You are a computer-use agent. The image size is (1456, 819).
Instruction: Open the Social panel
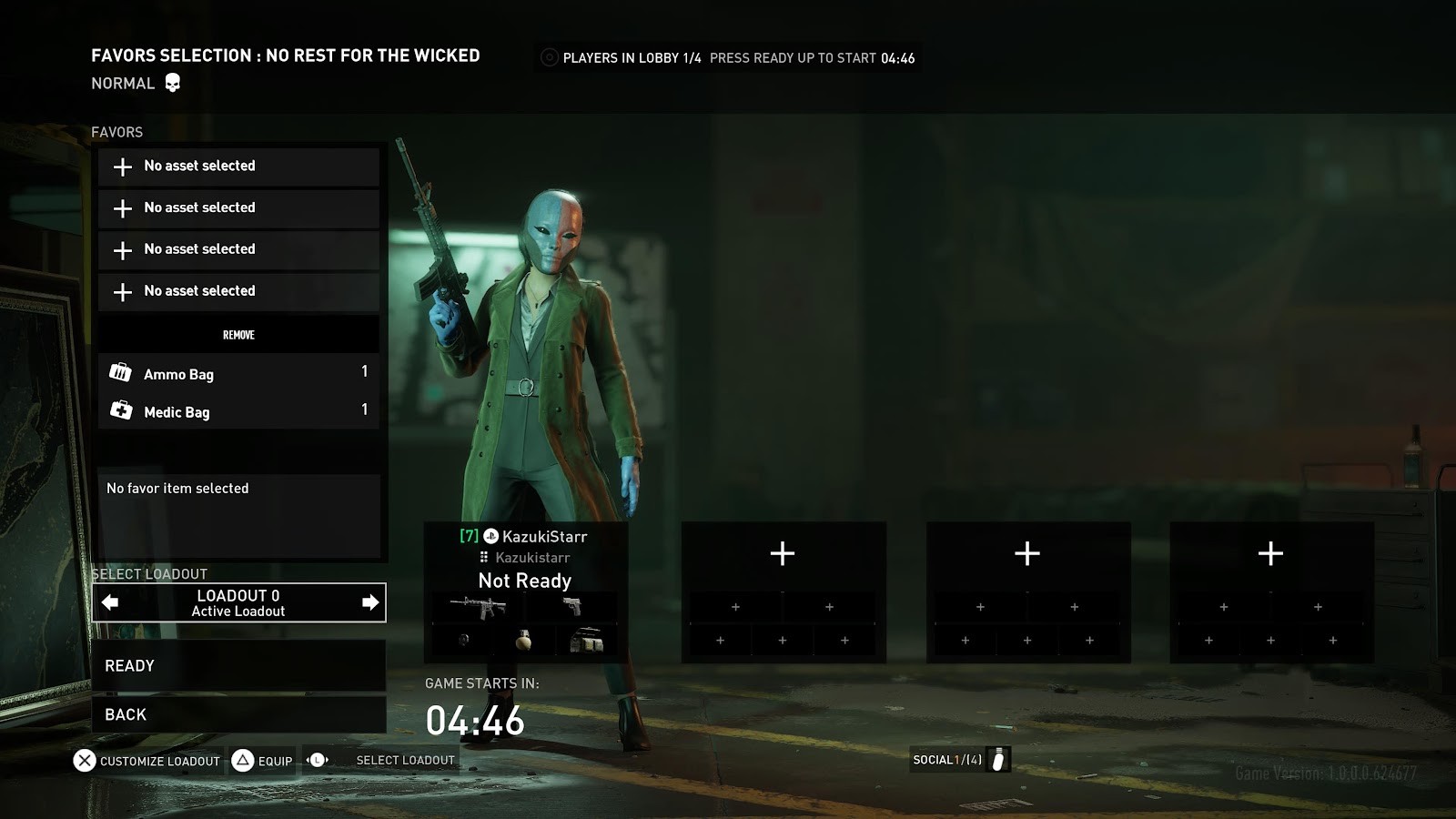click(x=959, y=760)
